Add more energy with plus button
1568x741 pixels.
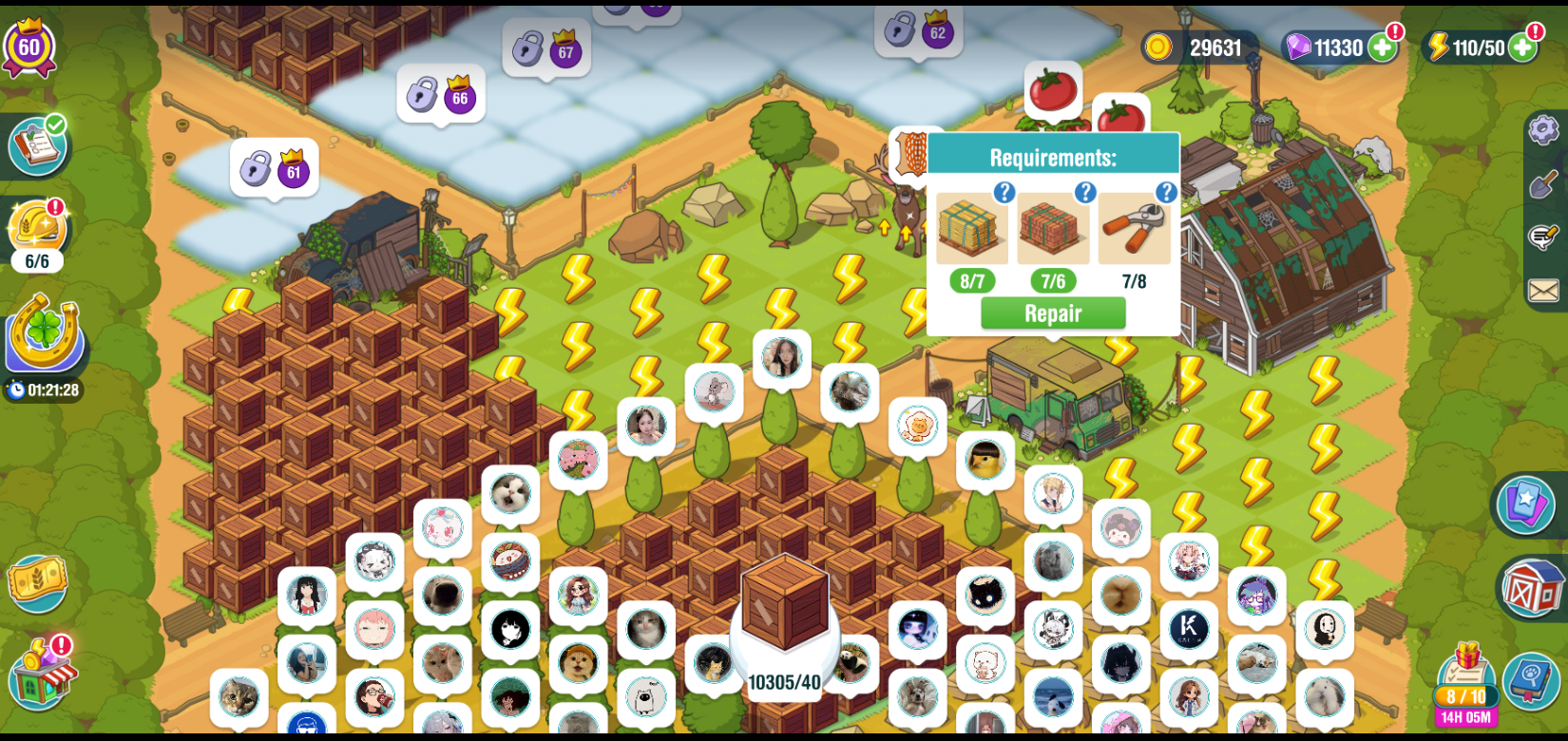1522,47
